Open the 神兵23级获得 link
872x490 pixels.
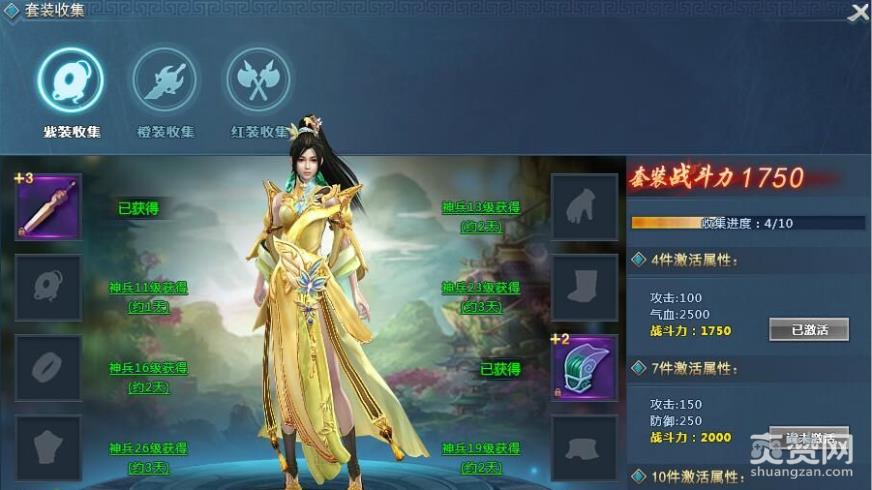(481, 288)
